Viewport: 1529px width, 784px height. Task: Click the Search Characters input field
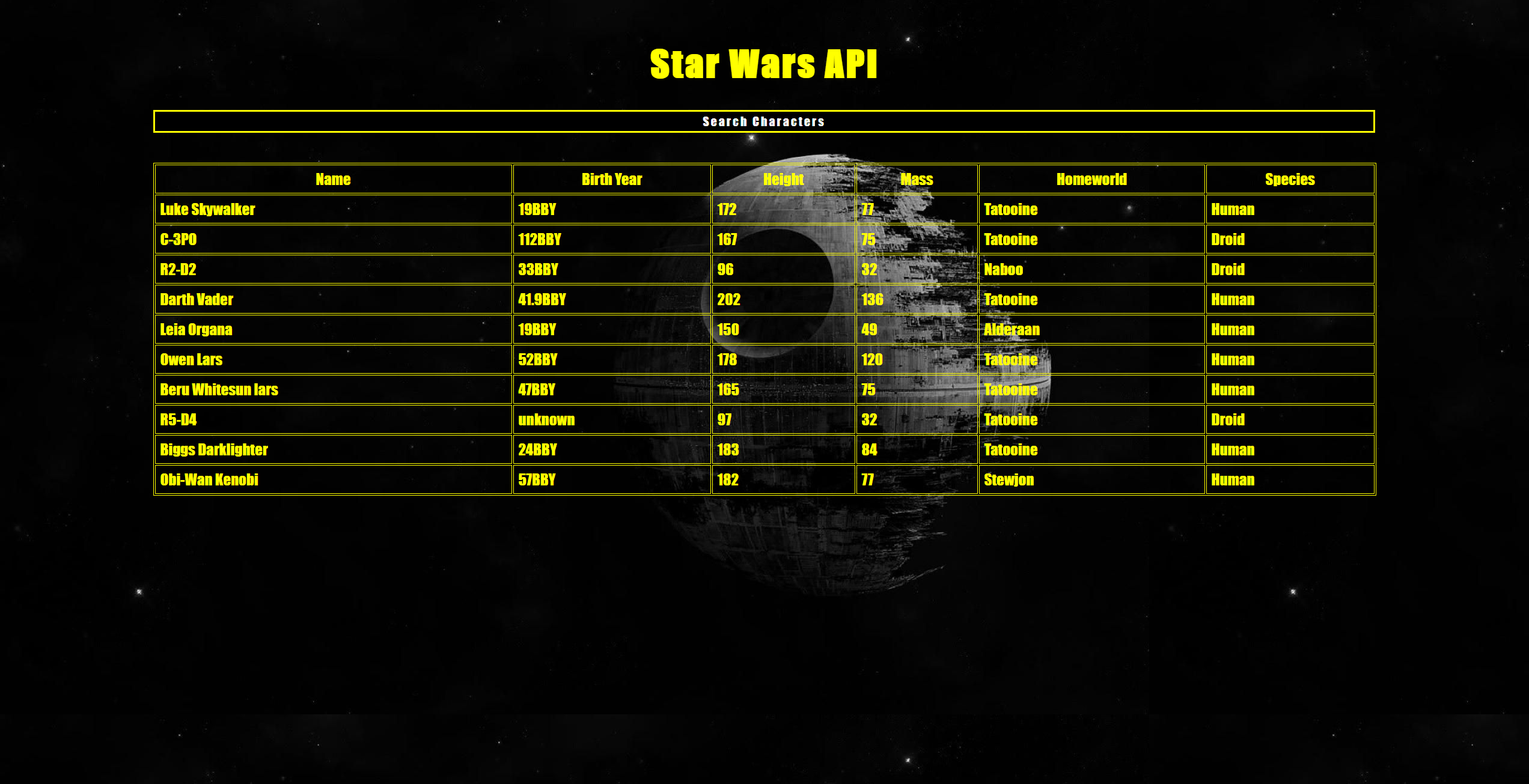(763, 121)
